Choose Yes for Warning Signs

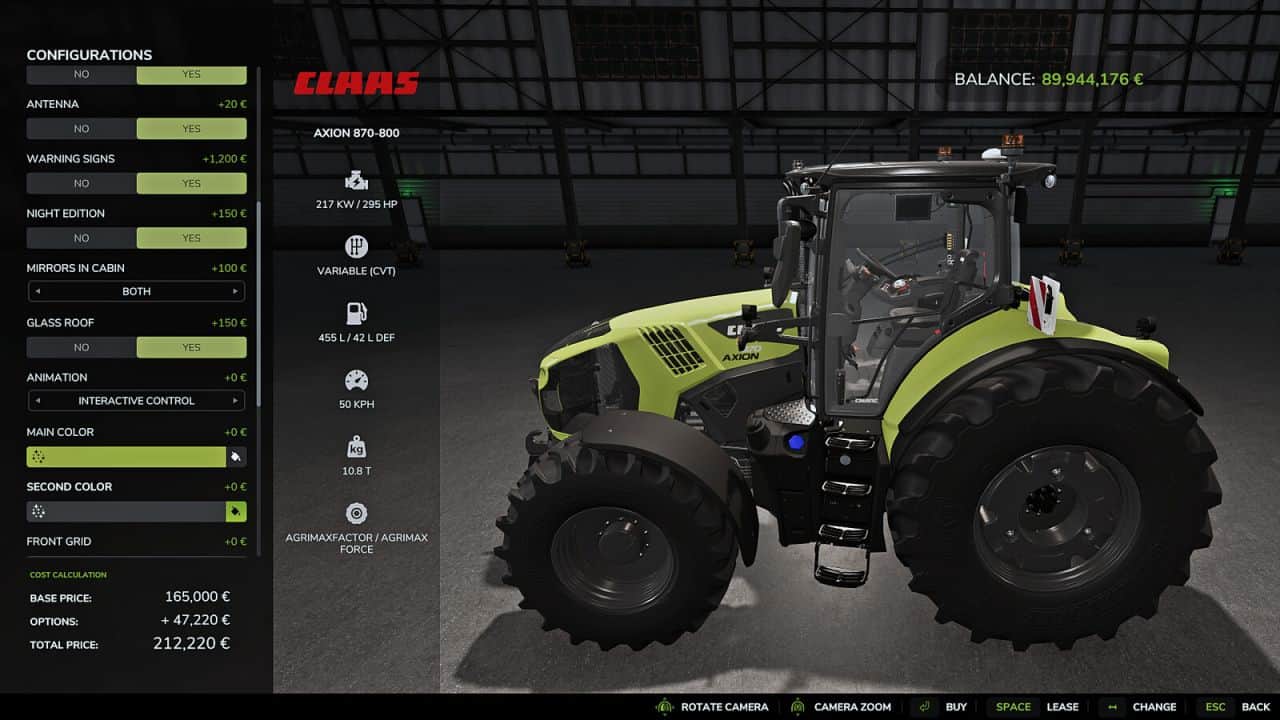pyautogui.click(x=191, y=184)
